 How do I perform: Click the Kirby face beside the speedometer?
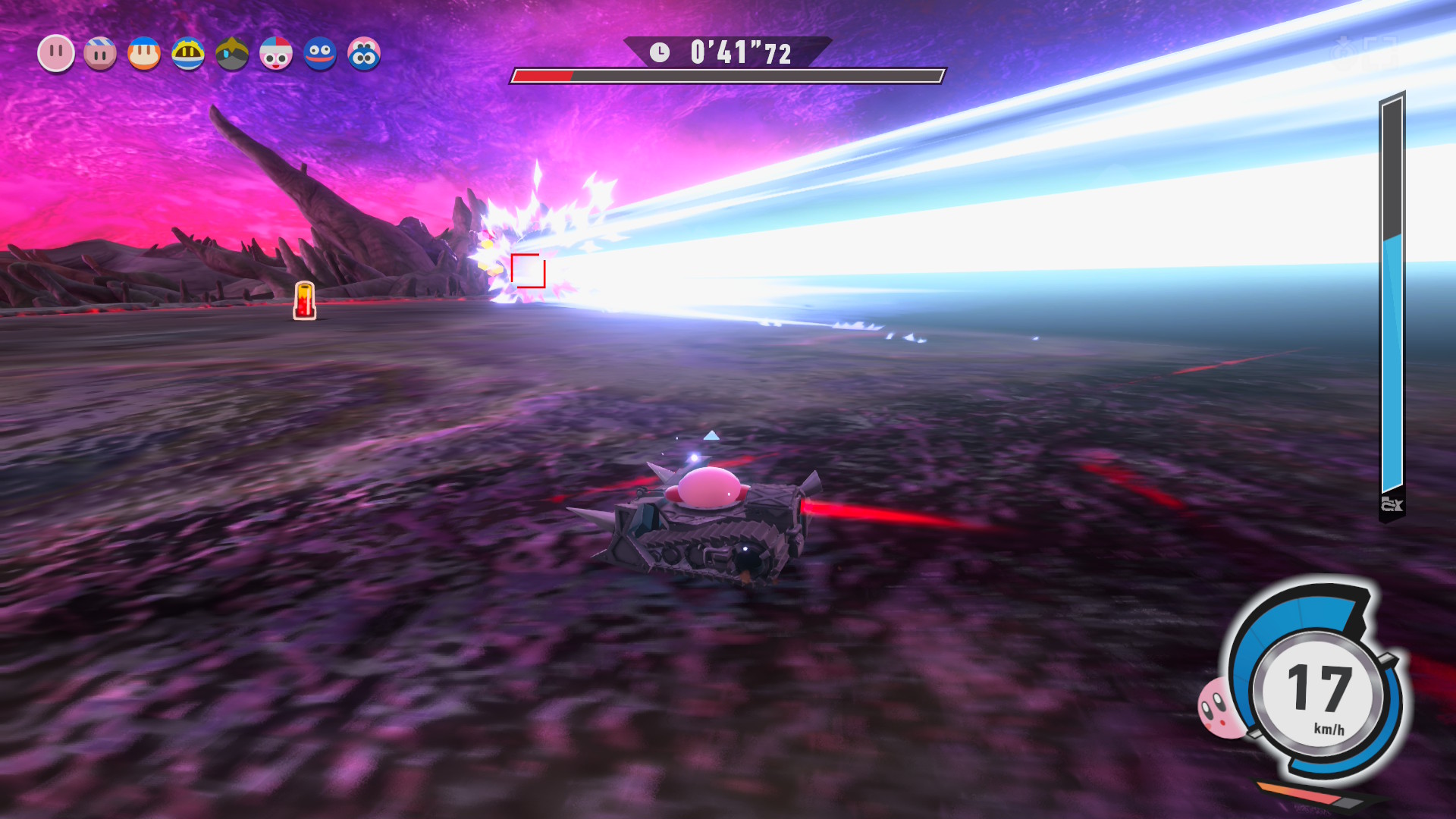[1219, 708]
